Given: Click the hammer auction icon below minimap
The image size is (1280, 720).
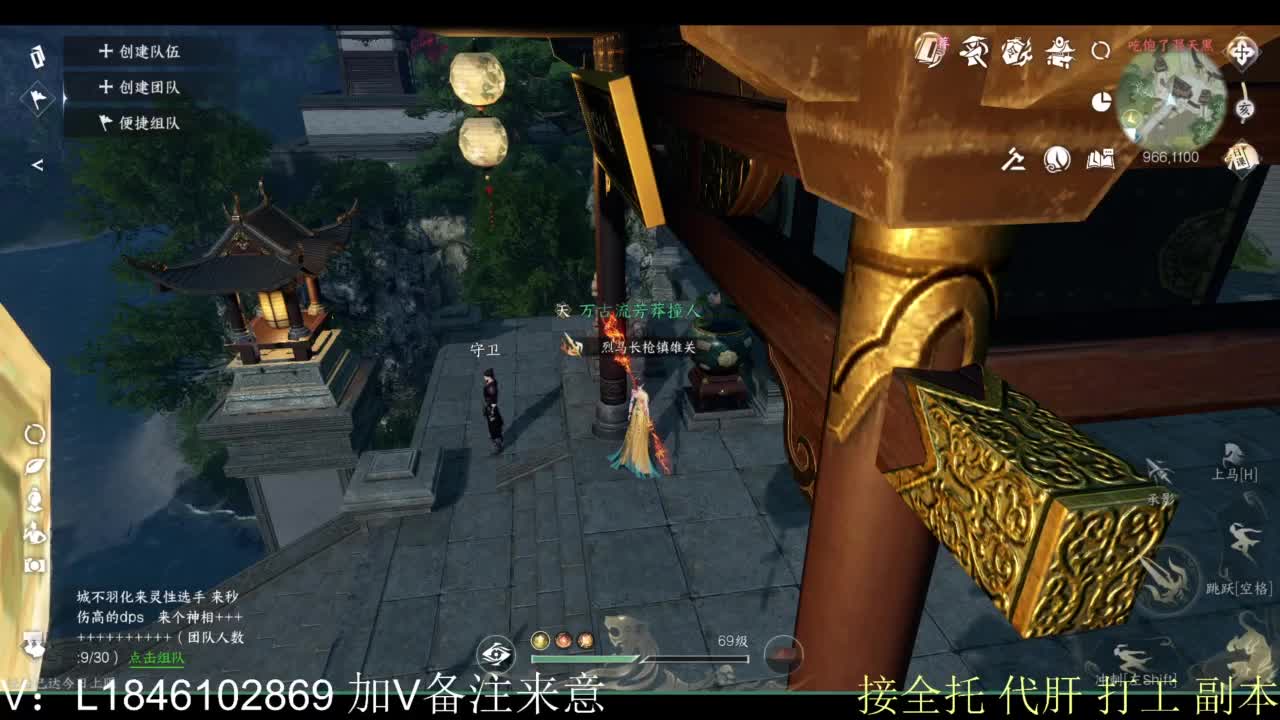Looking at the screenshot, I should (x=1015, y=160).
